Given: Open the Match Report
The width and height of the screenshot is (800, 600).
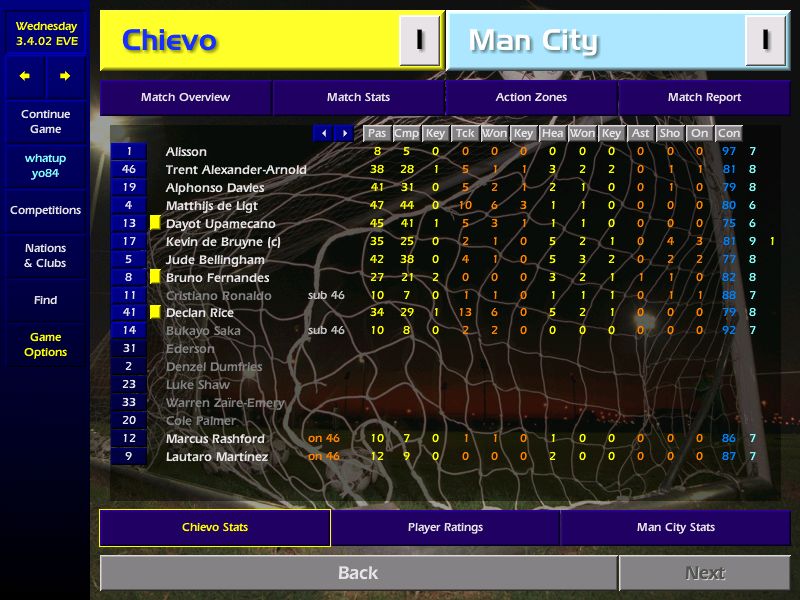Looking at the screenshot, I should [x=704, y=97].
